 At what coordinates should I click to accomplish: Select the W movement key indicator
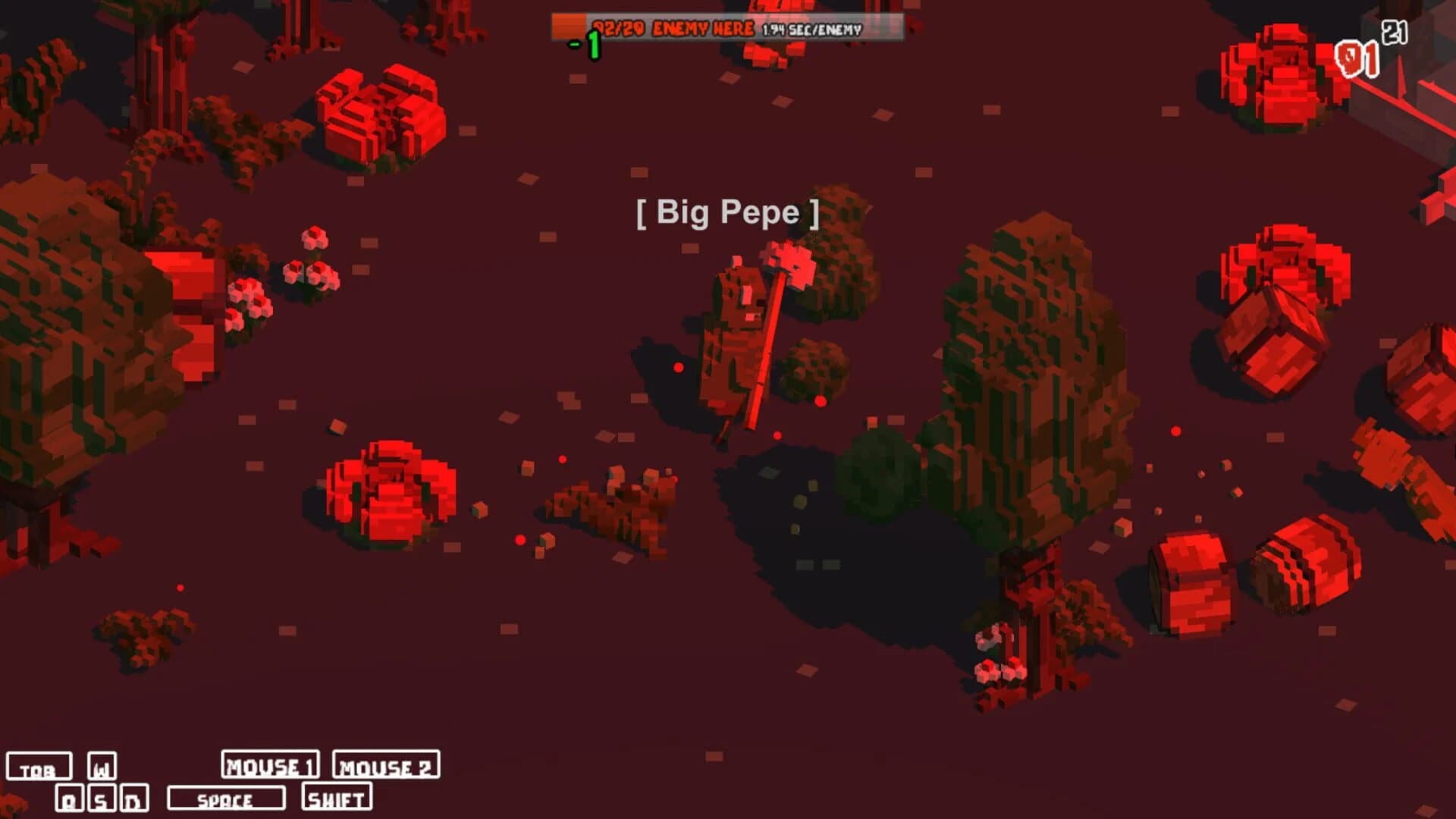102,766
